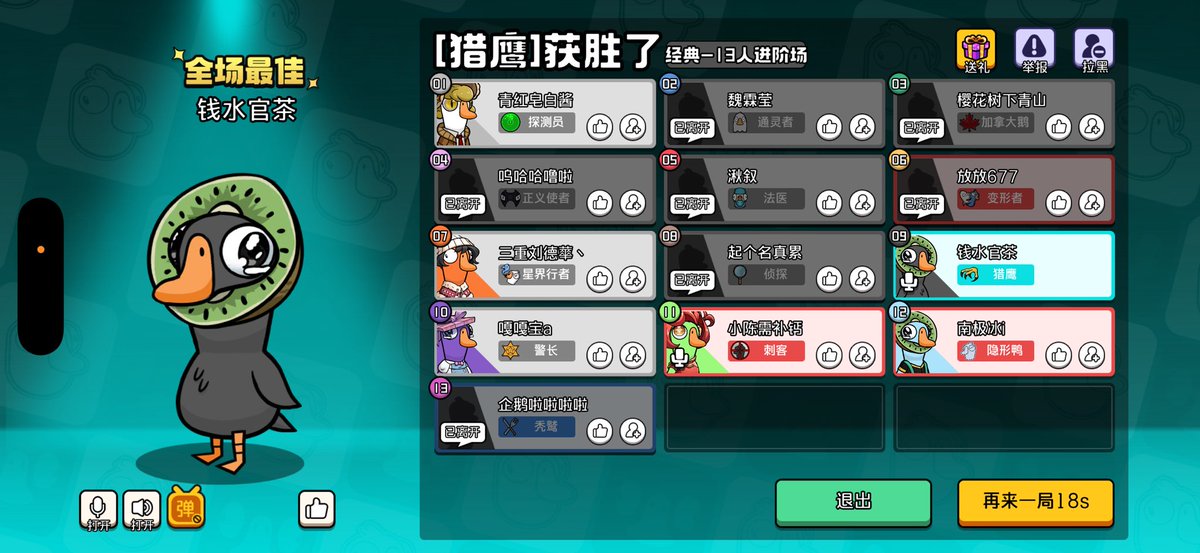
Task: Like player 魏霖莹
Action: coord(829,126)
